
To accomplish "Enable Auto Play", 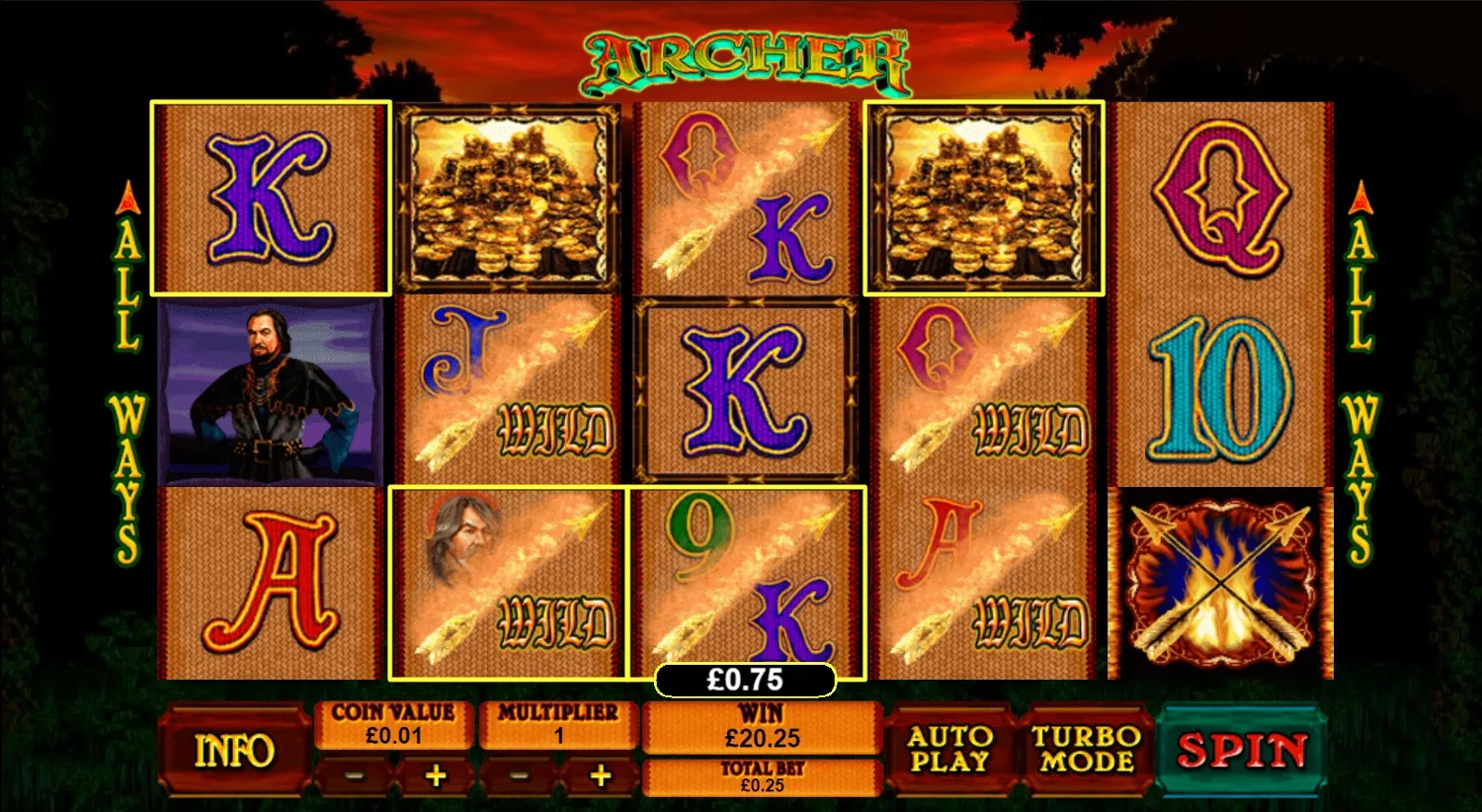I will (950, 748).
